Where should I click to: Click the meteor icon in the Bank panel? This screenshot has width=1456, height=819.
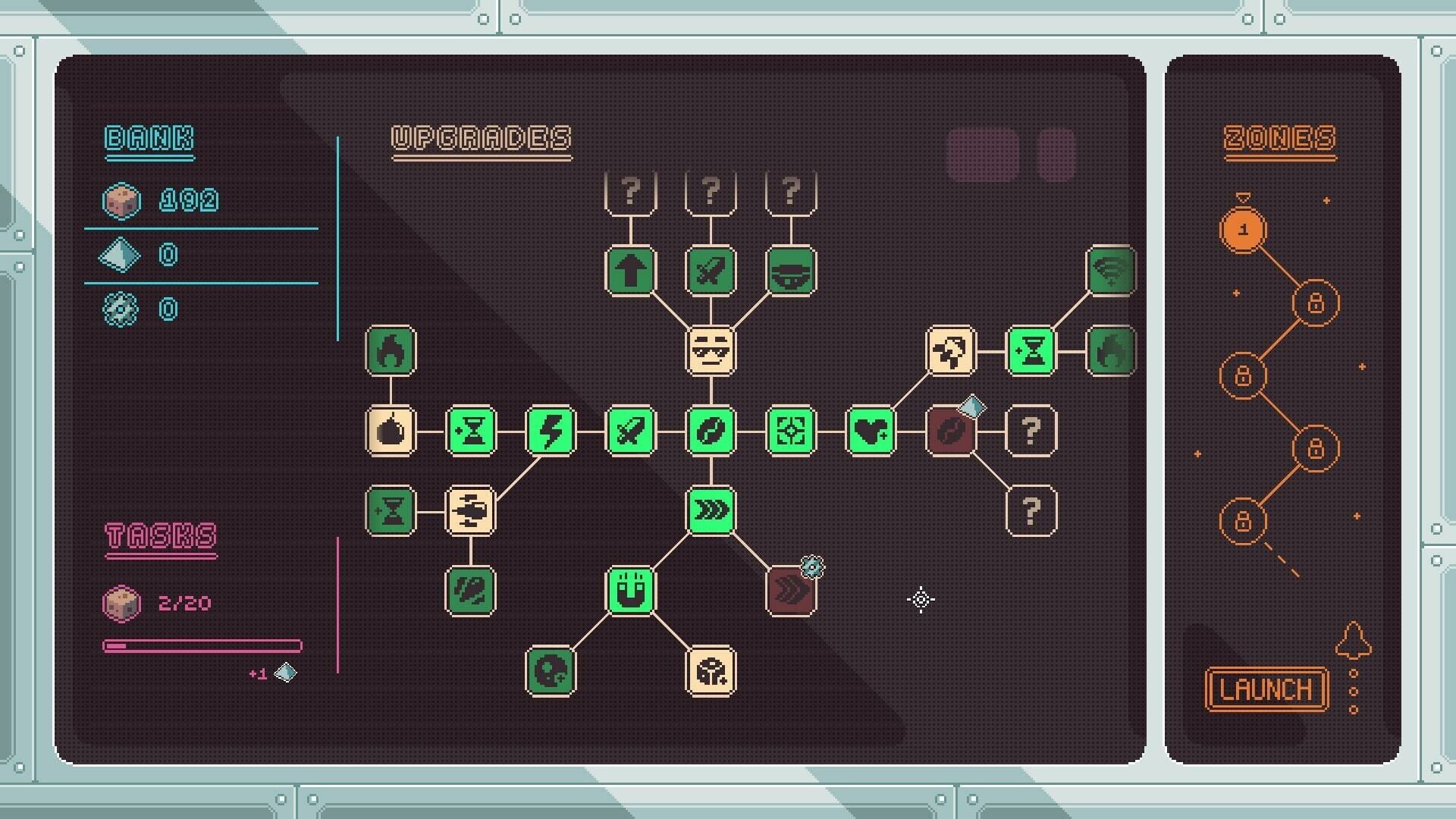(x=121, y=201)
